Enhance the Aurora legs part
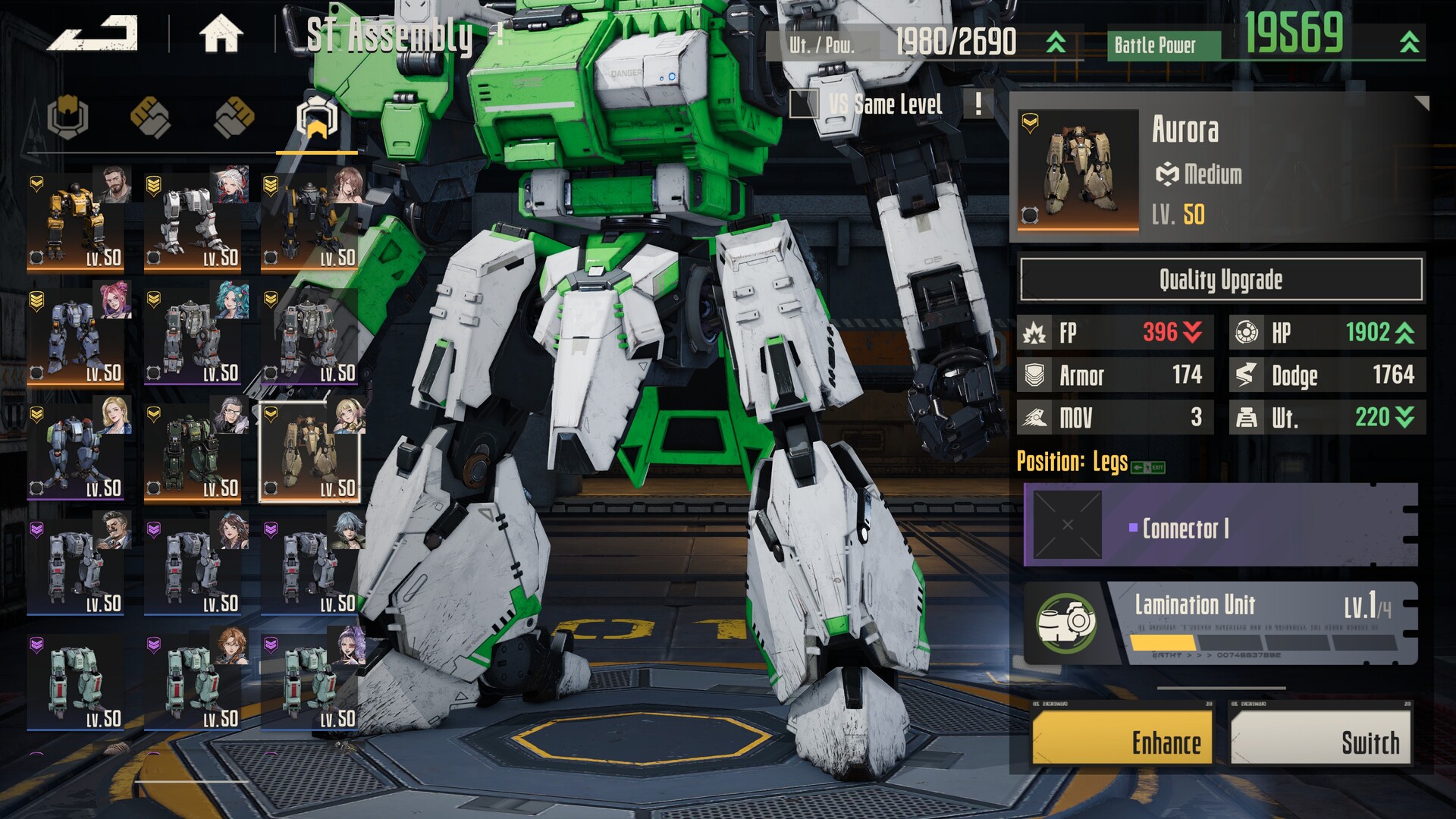This screenshot has height=819, width=1456. coord(1122,741)
